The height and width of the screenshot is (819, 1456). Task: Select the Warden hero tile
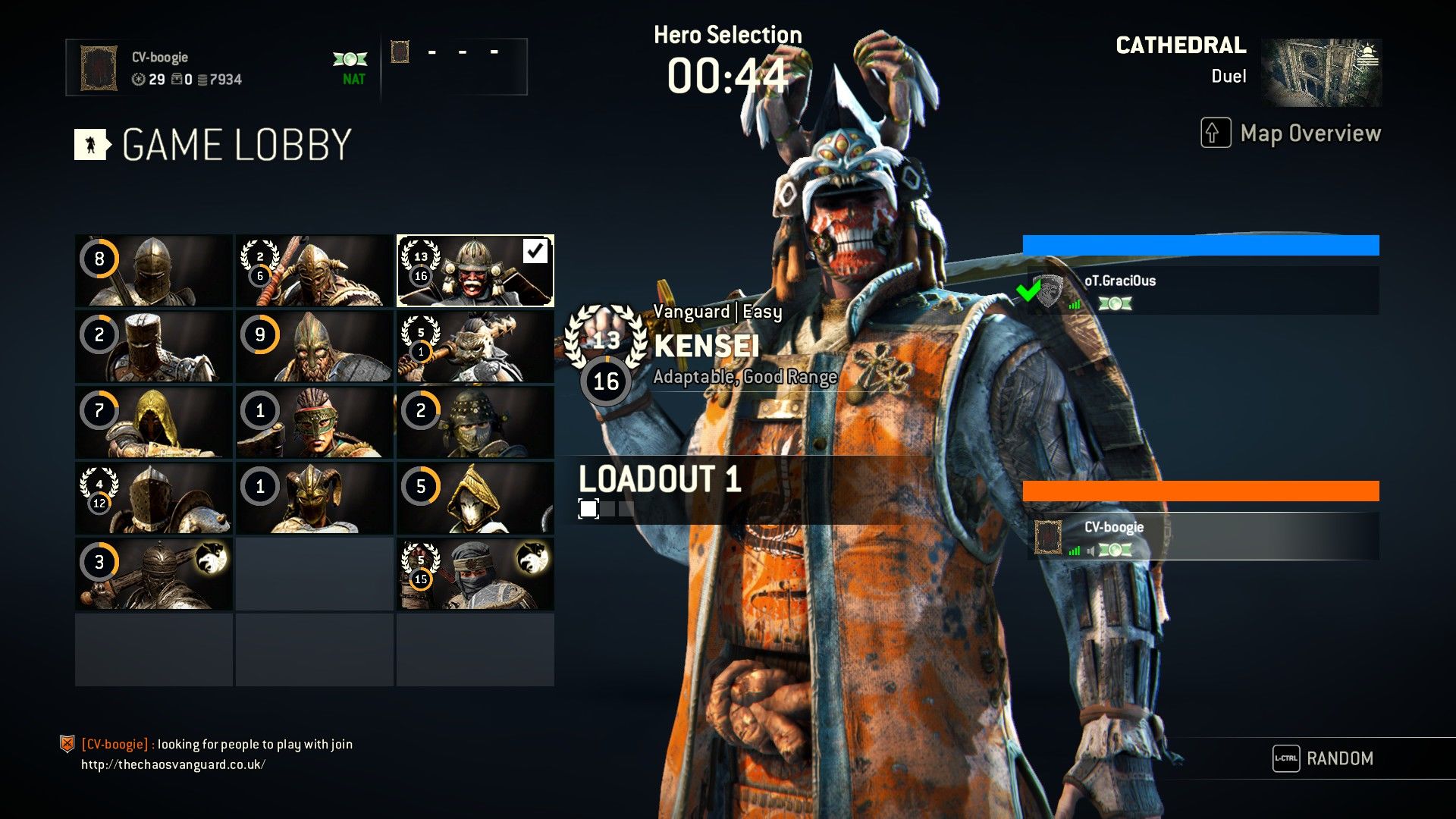[x=154, y=271]
